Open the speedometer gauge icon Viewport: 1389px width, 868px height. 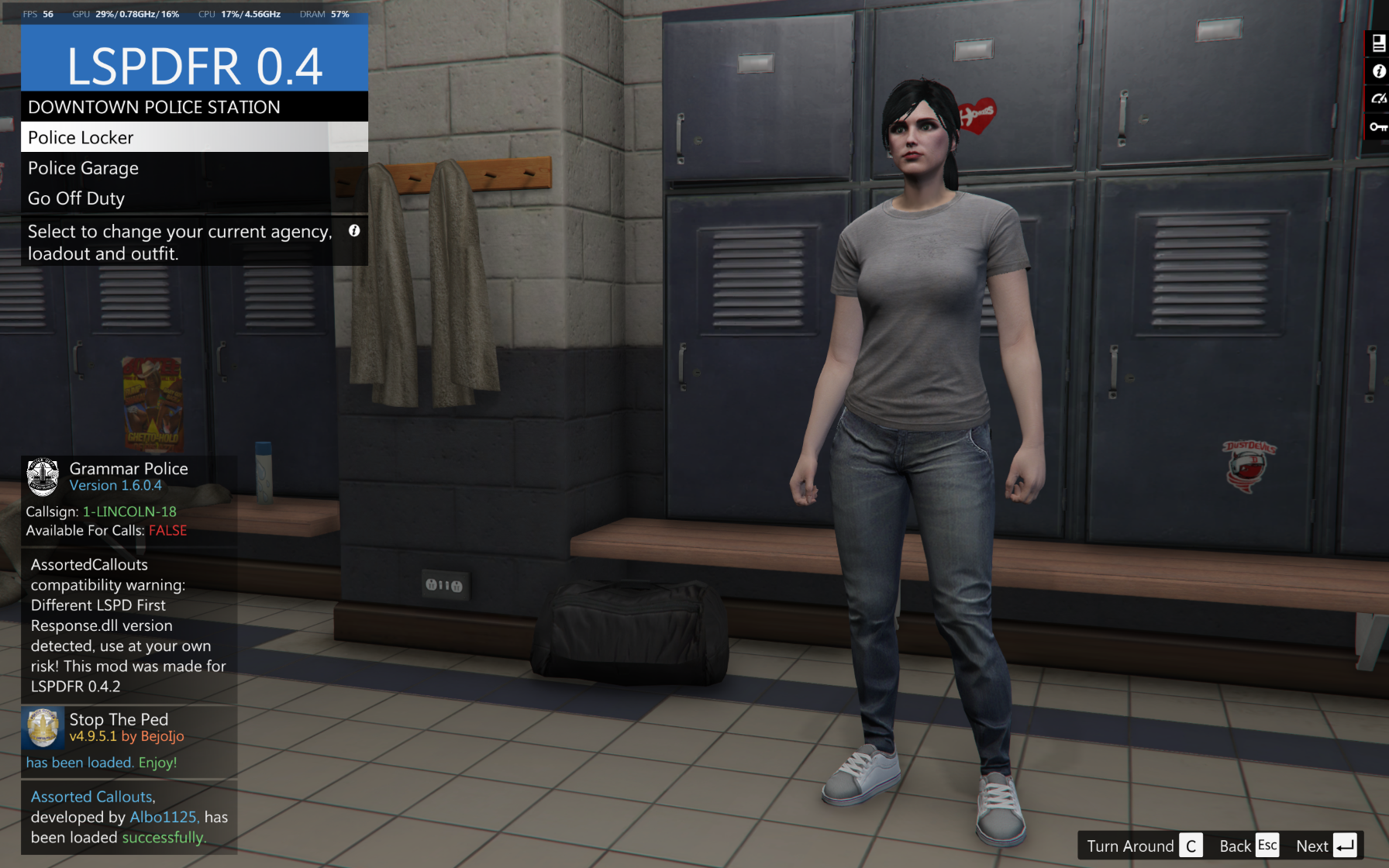pyautogui.click(x=1378, y=98)
